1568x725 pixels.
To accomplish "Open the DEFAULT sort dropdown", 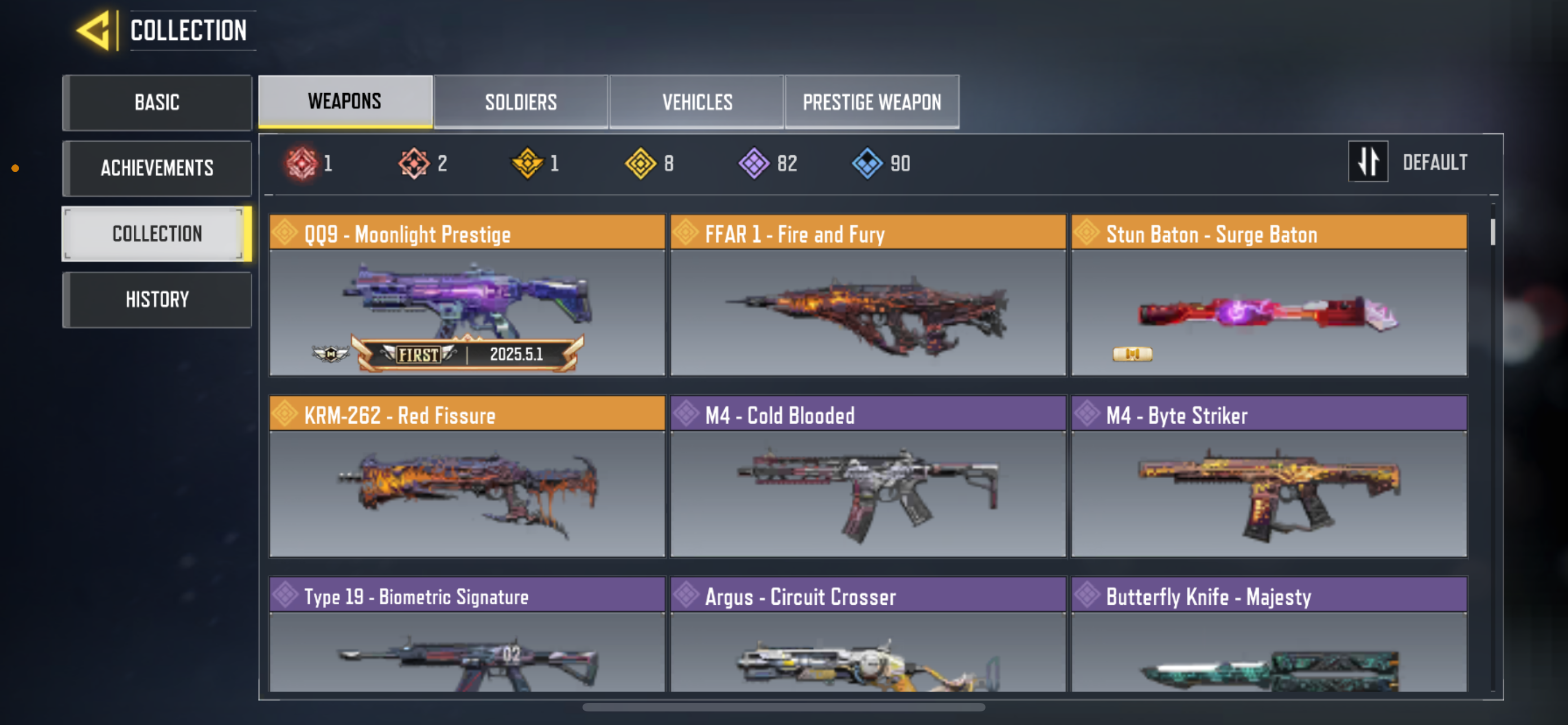I will coord(1435,161).
